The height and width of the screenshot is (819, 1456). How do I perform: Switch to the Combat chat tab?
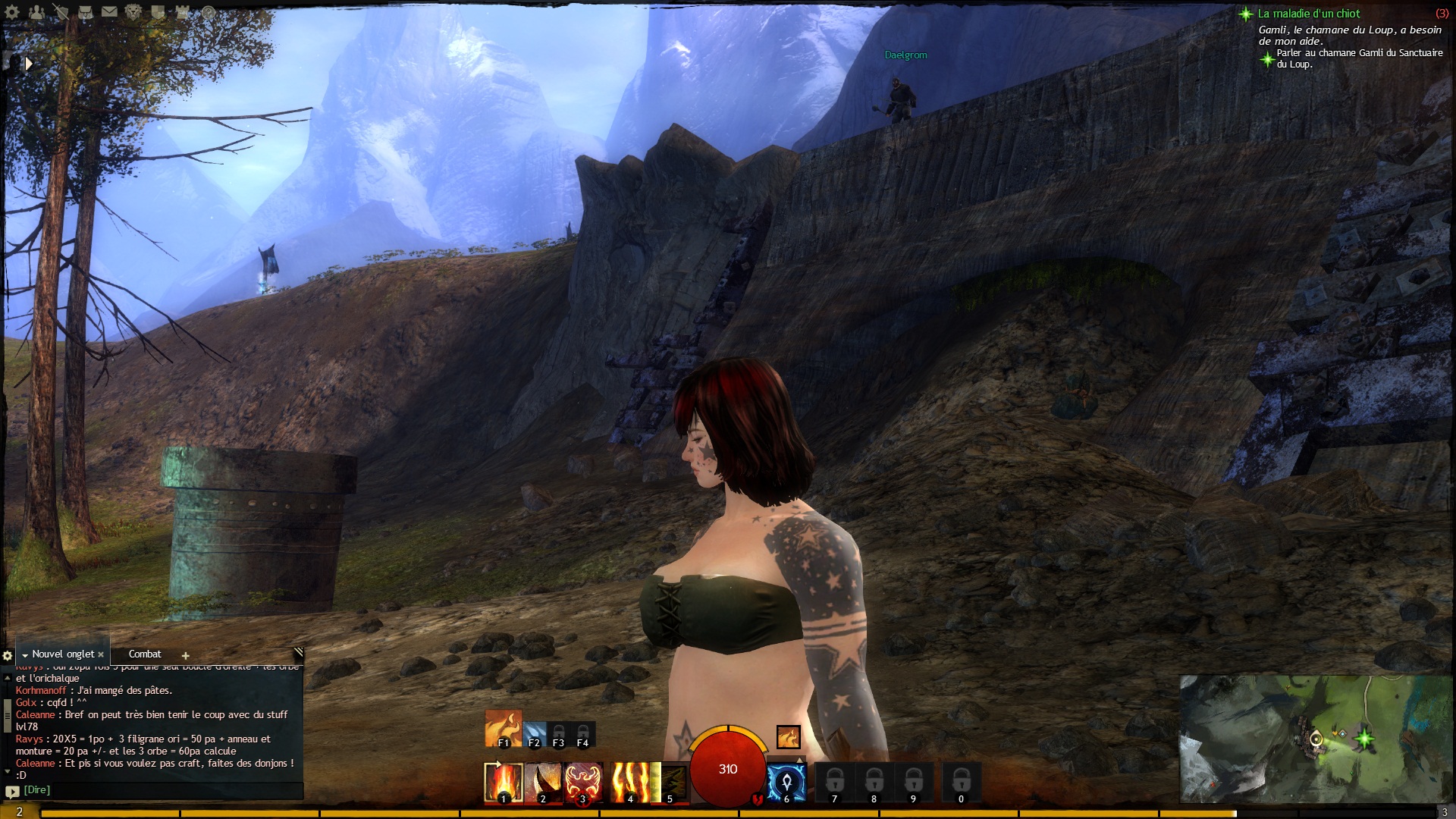145,654
